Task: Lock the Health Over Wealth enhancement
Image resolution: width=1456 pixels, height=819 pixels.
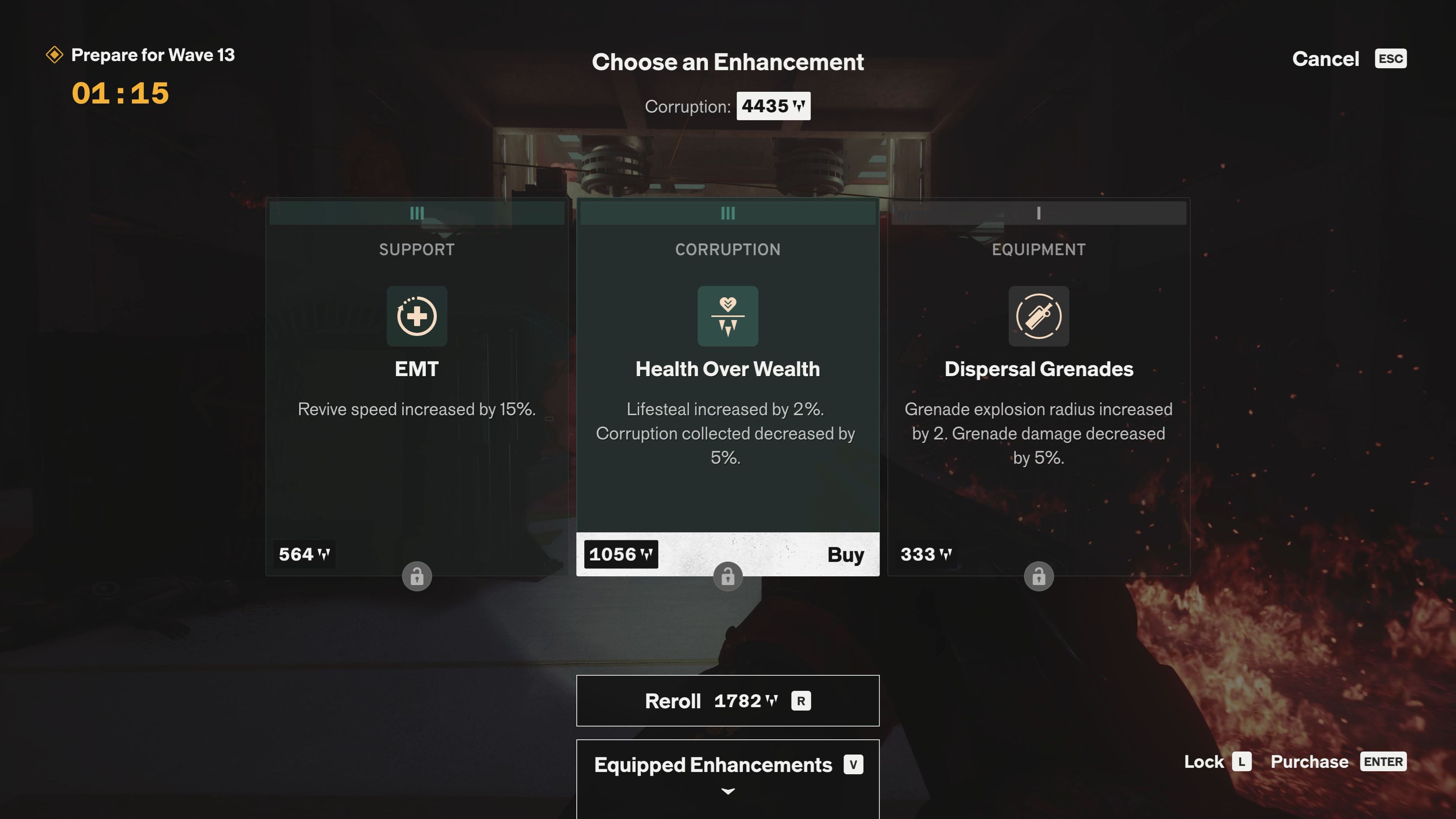Action: 728,576
